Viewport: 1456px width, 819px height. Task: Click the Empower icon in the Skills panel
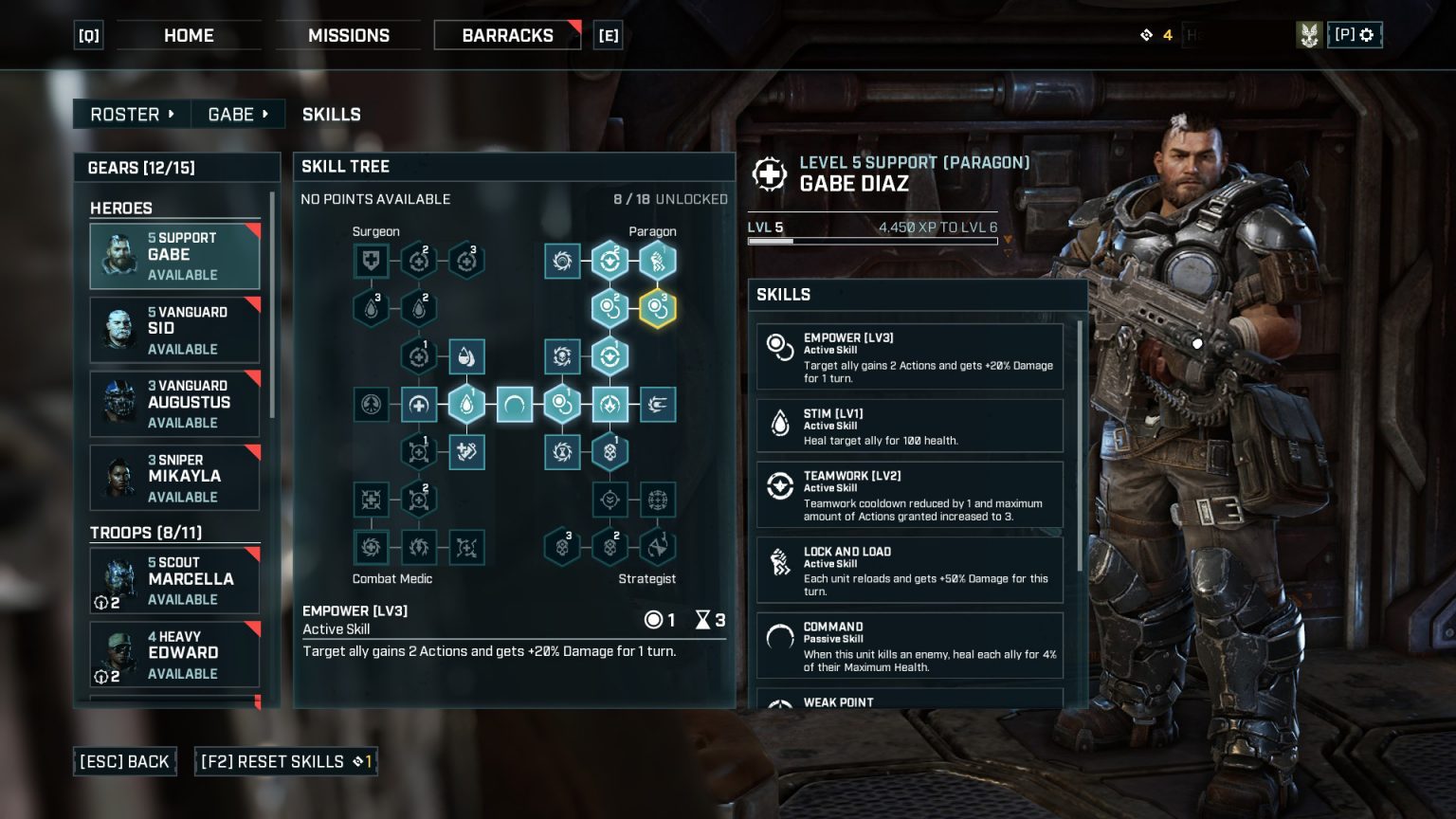pyautogui.click(x=780, y=348)
